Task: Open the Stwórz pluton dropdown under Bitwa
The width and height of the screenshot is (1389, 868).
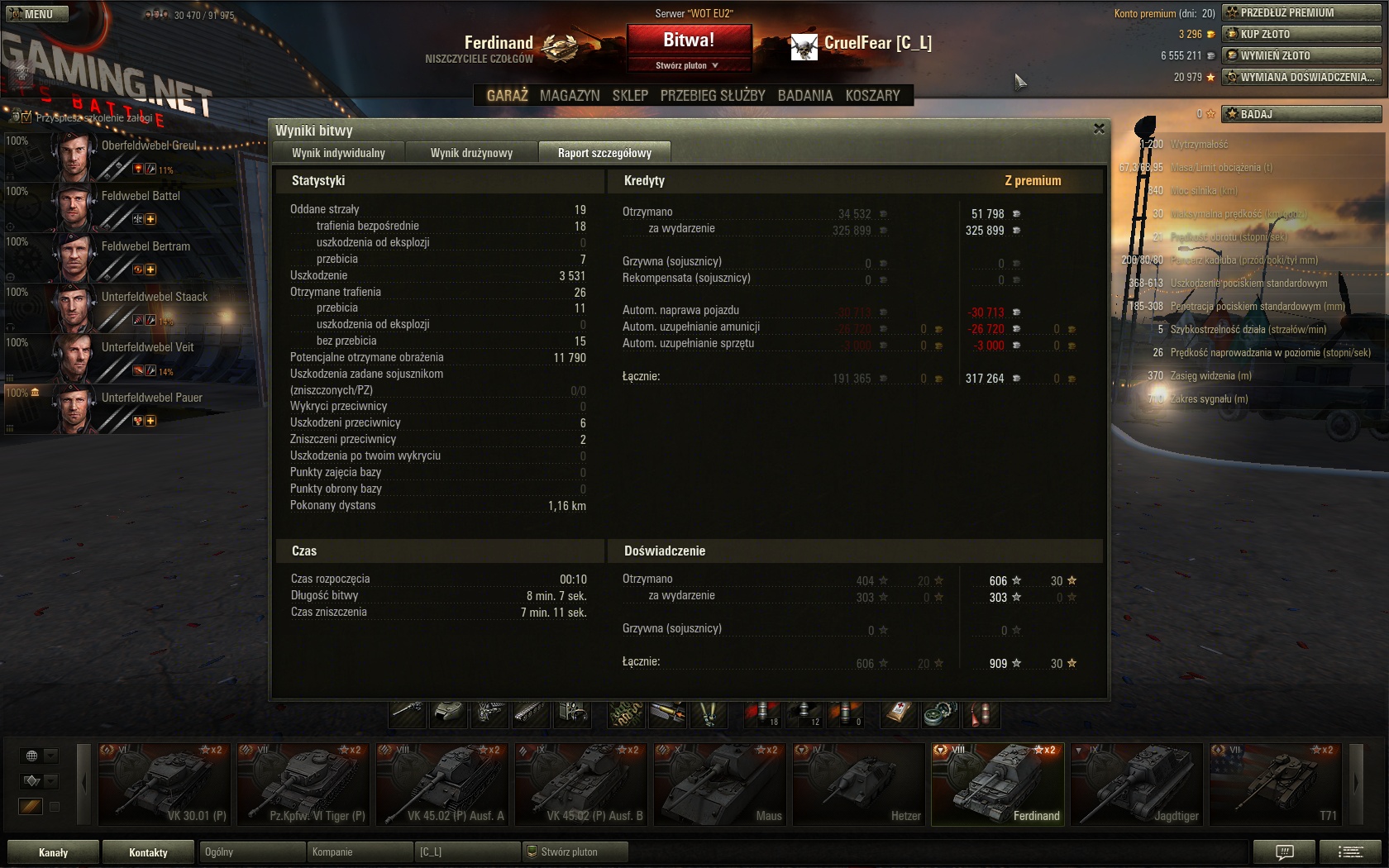Action: (x=688, y=65)
